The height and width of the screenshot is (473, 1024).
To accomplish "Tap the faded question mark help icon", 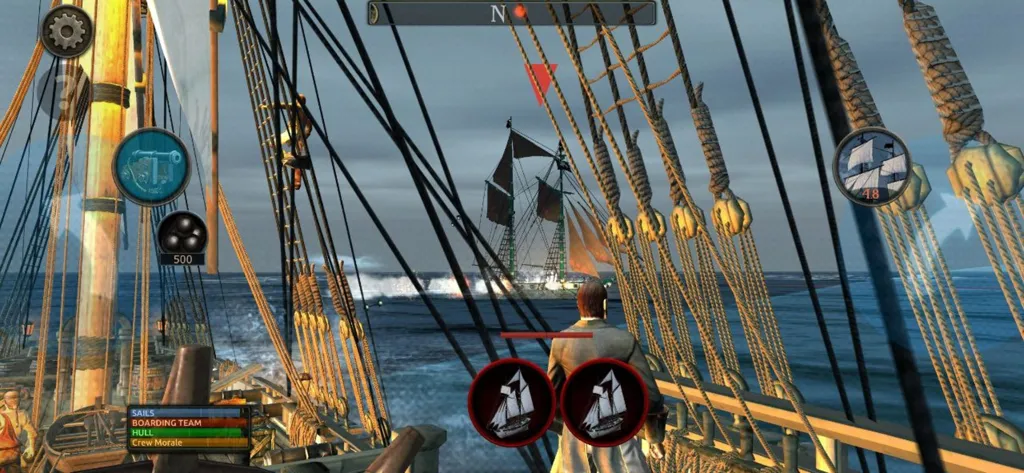I will 64,92.
